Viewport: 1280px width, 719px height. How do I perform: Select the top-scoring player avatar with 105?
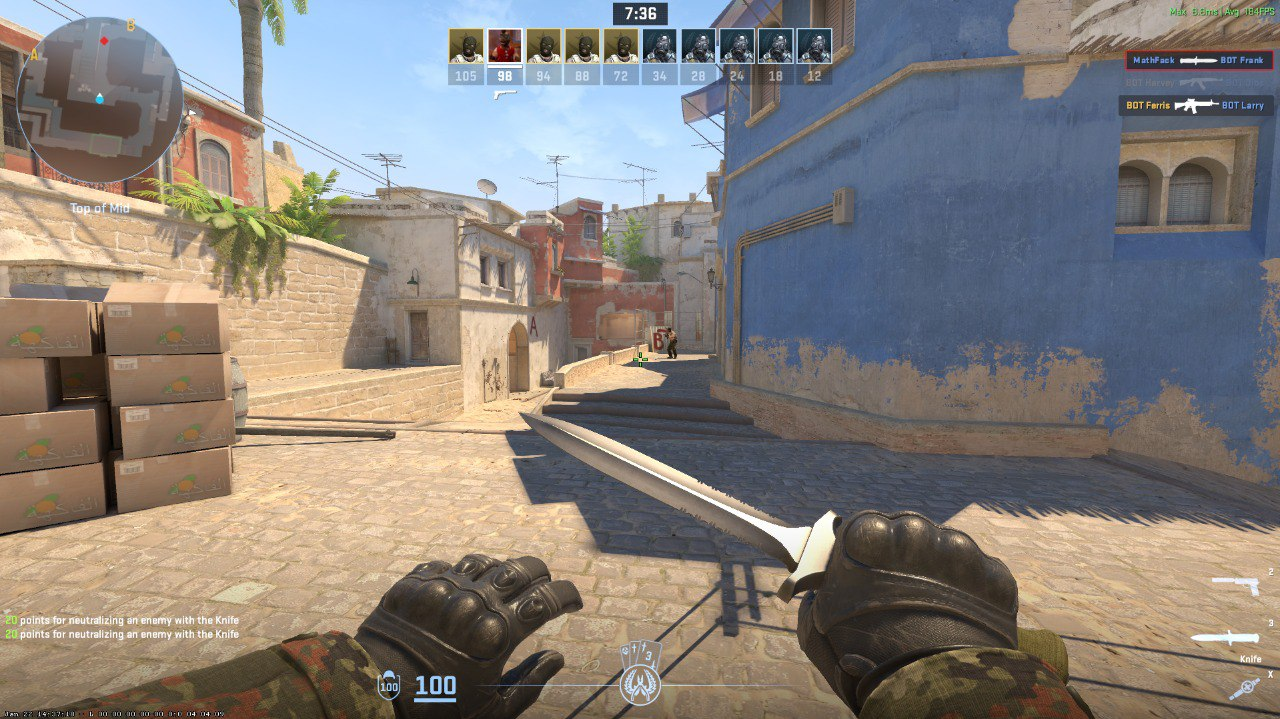[x=465, y=46]
